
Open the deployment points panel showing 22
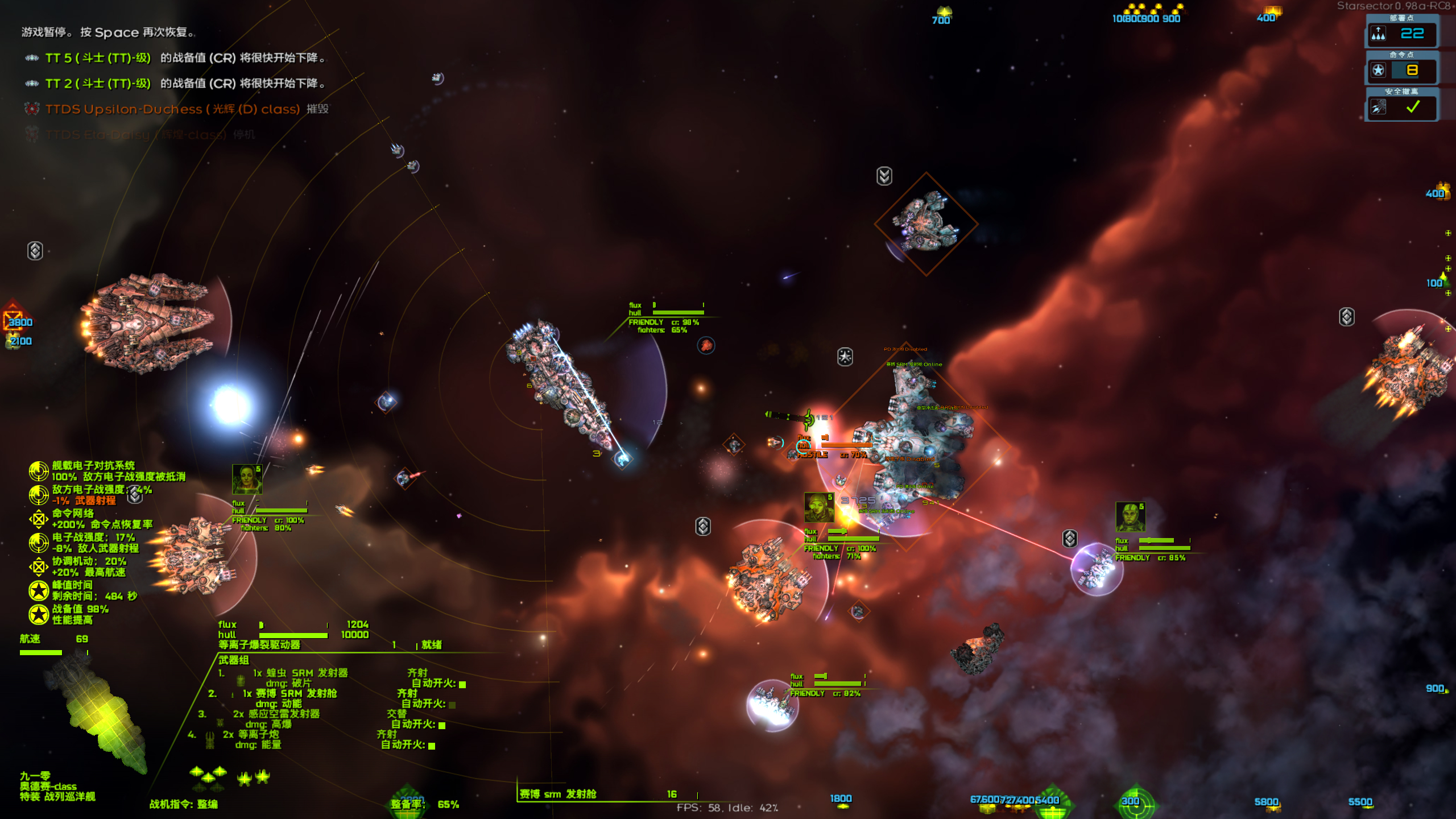tap(1401, 34)
